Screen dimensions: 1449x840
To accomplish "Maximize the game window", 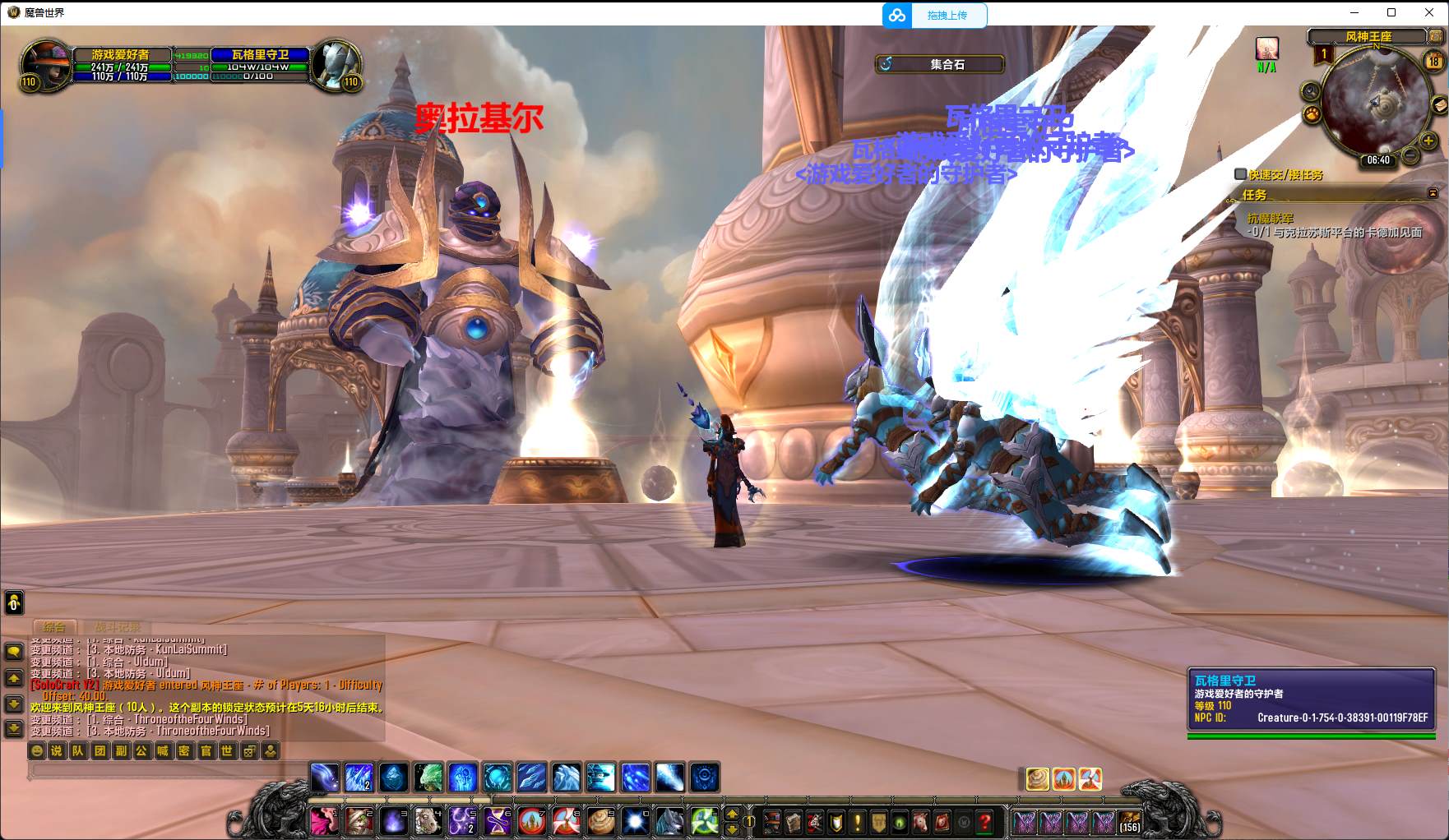I will pos(1391,12).
